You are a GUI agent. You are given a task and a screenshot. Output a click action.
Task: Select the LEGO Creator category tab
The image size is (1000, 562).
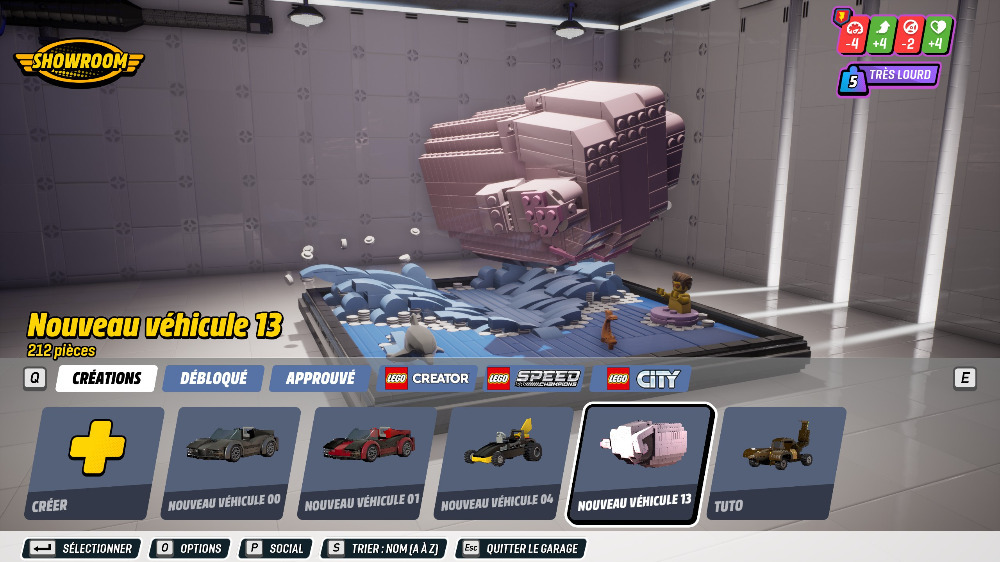click(x=427, y=378)
